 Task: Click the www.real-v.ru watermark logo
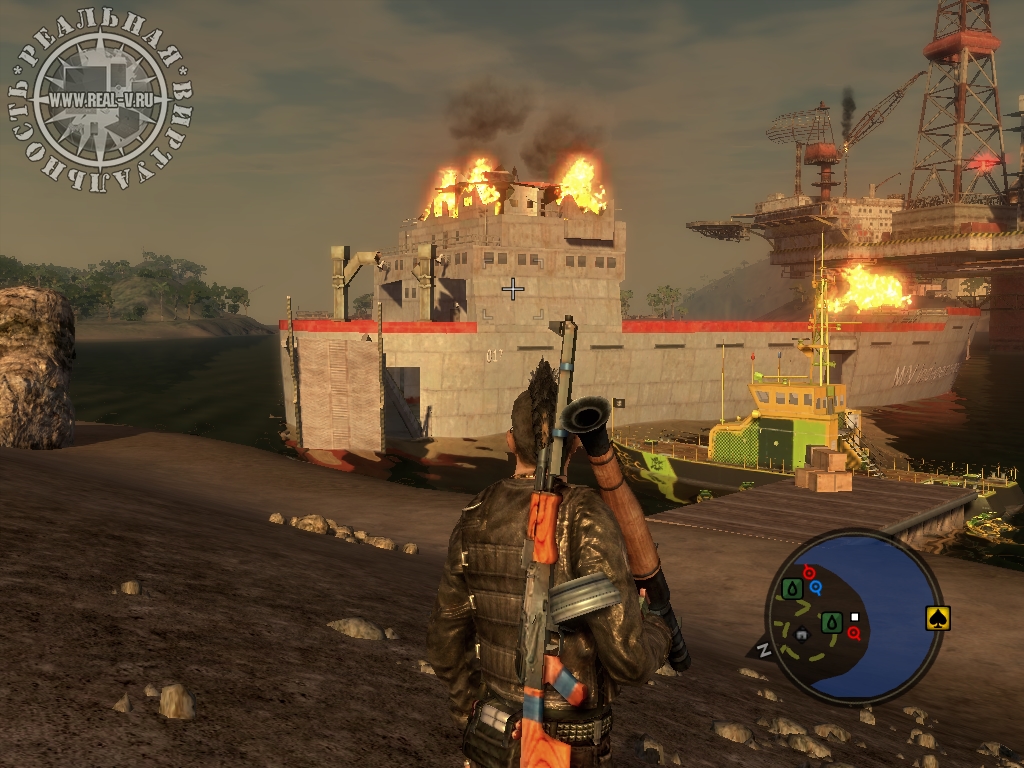tap(99, 99)
